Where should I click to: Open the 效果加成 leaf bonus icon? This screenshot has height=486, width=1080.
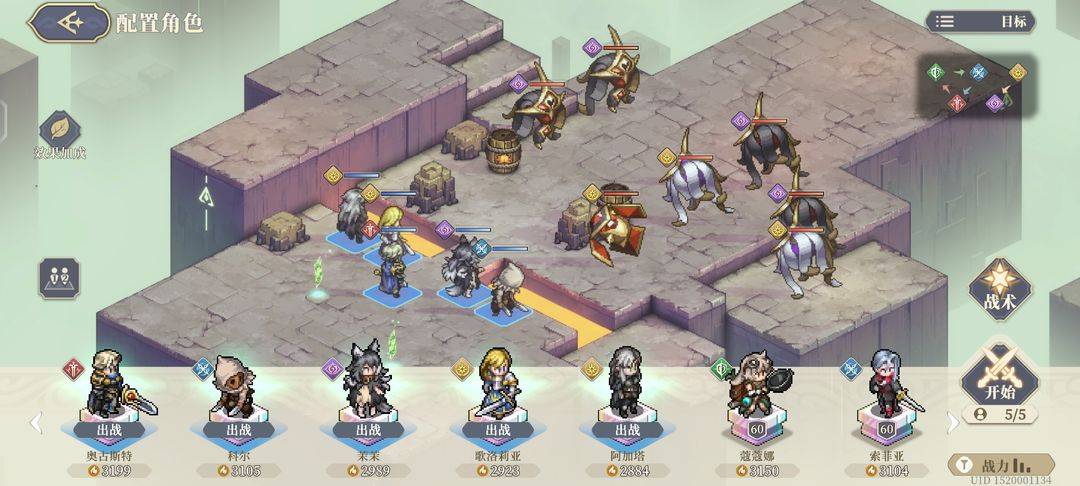point(59,131)
